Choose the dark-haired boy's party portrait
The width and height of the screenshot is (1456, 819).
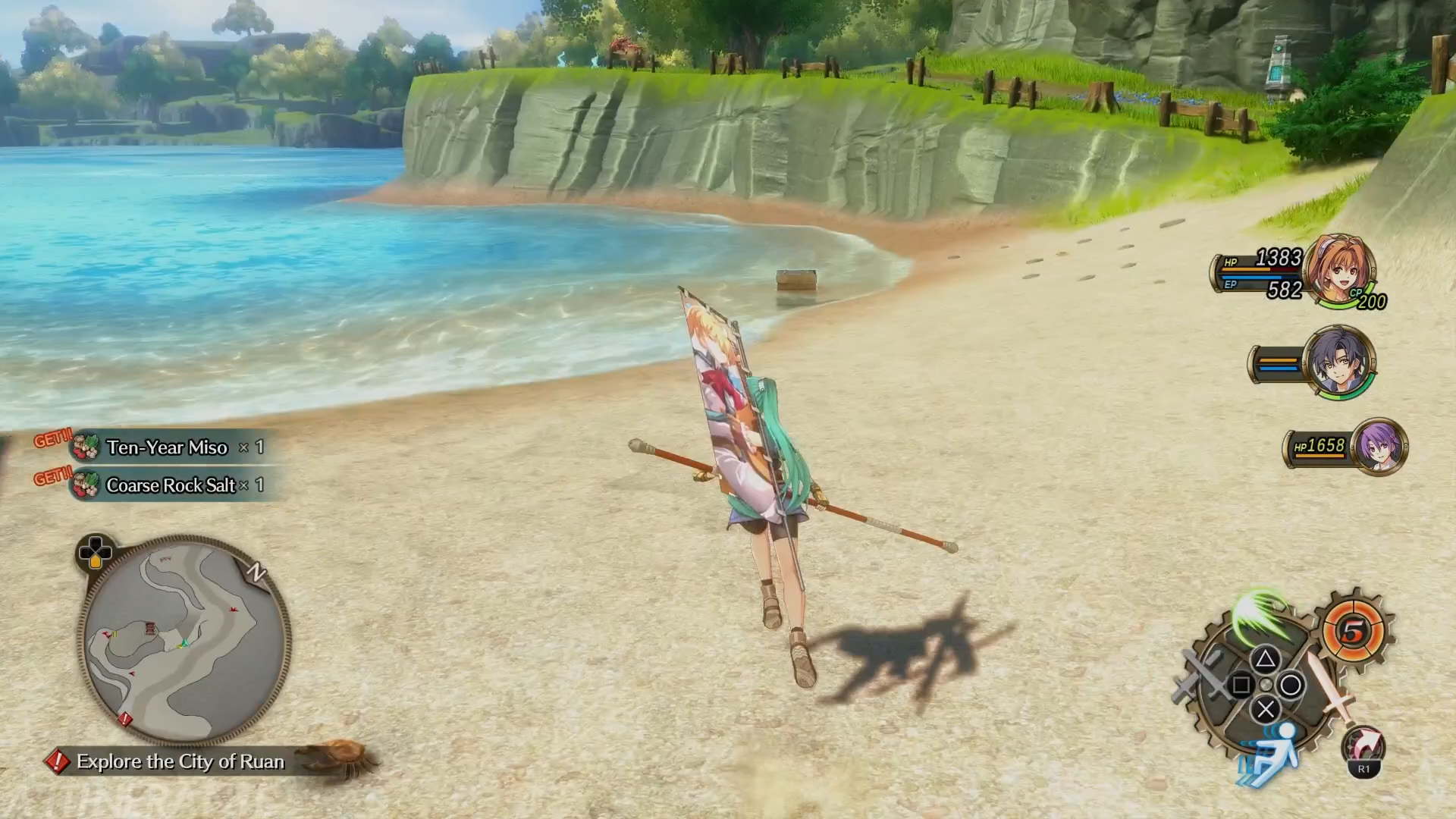click(1338, 362)
